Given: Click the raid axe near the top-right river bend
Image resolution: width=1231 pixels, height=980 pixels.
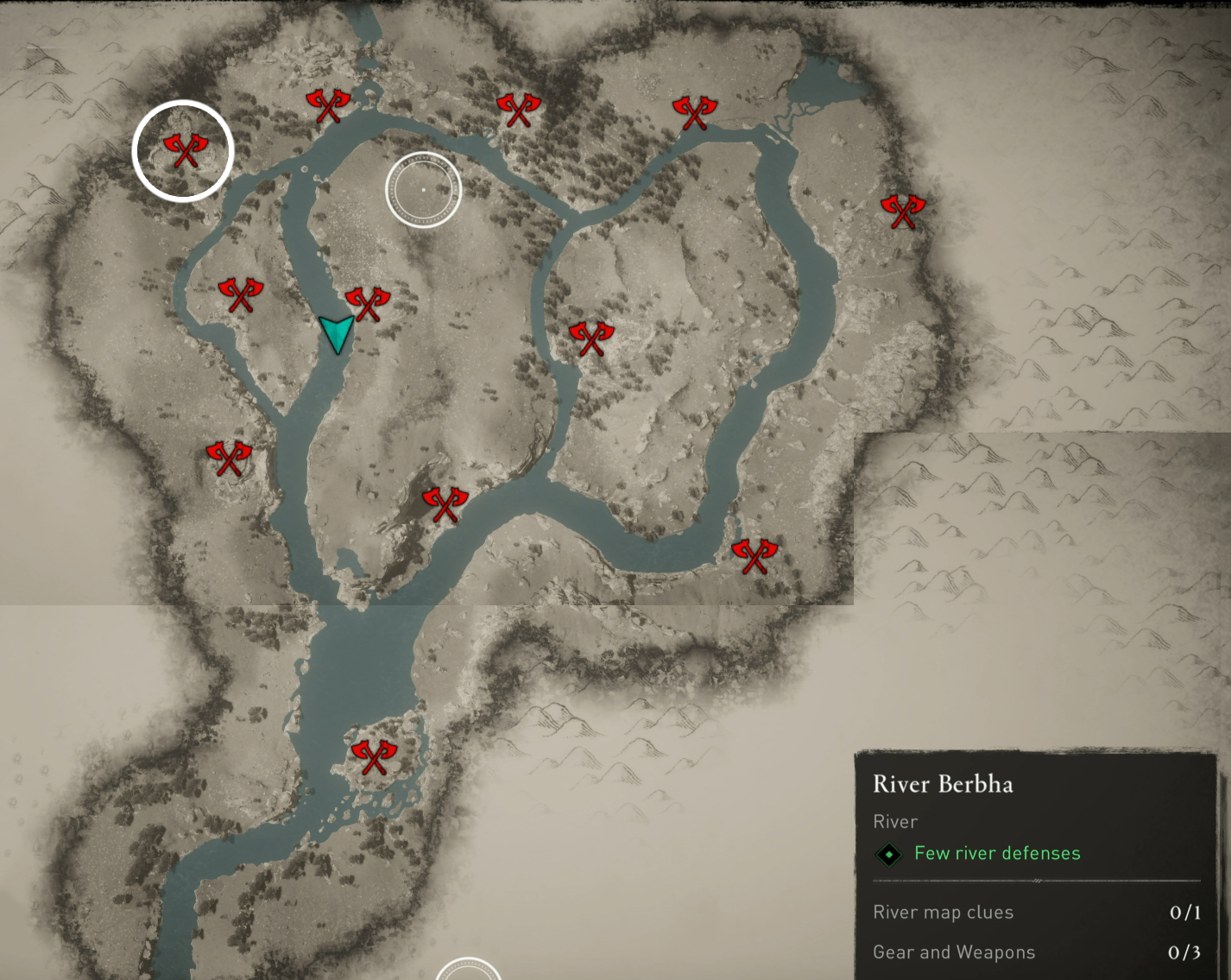Looking at the screenshot, I should pyautogui.click(x=695, y=111).
